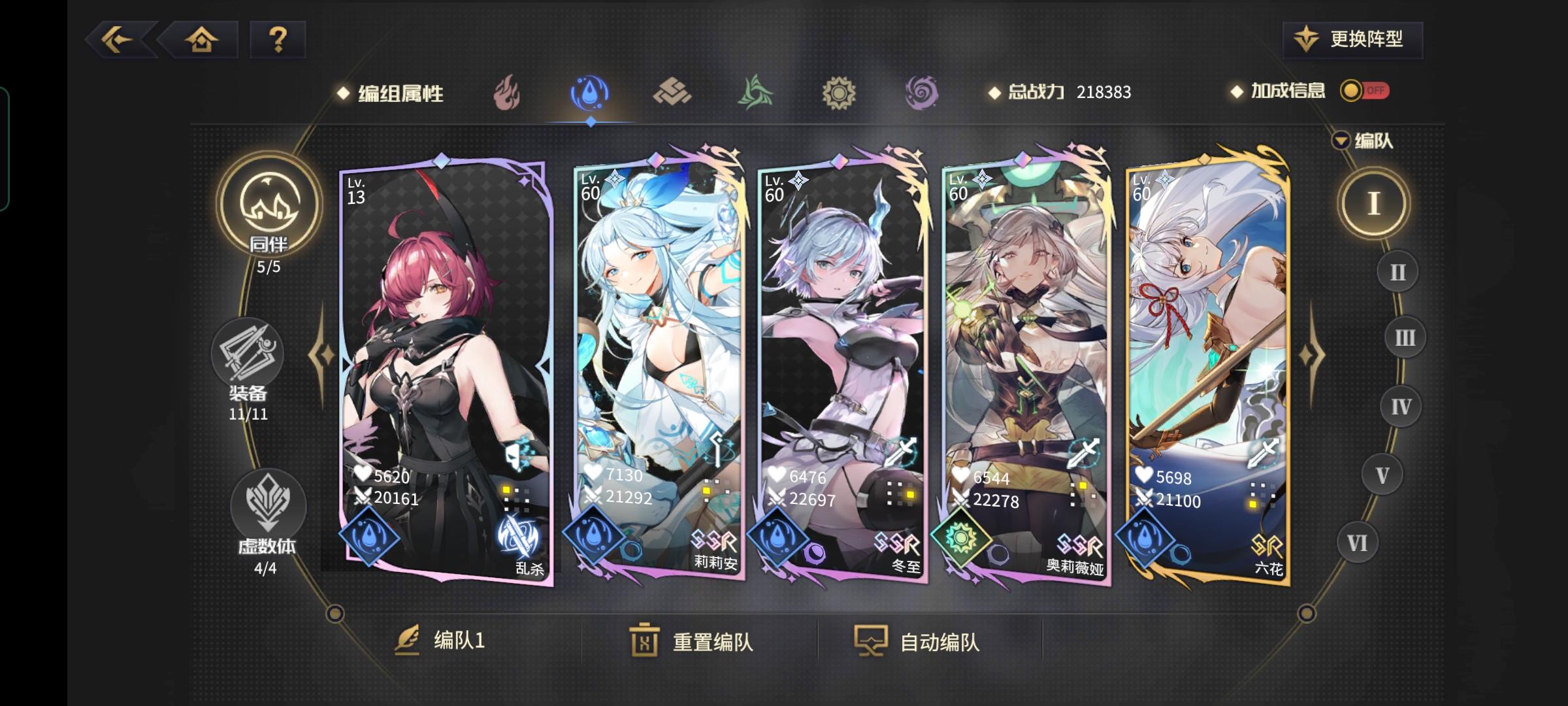Select team slot VI on the right
1568x706 pixels.
point(1358,541)
